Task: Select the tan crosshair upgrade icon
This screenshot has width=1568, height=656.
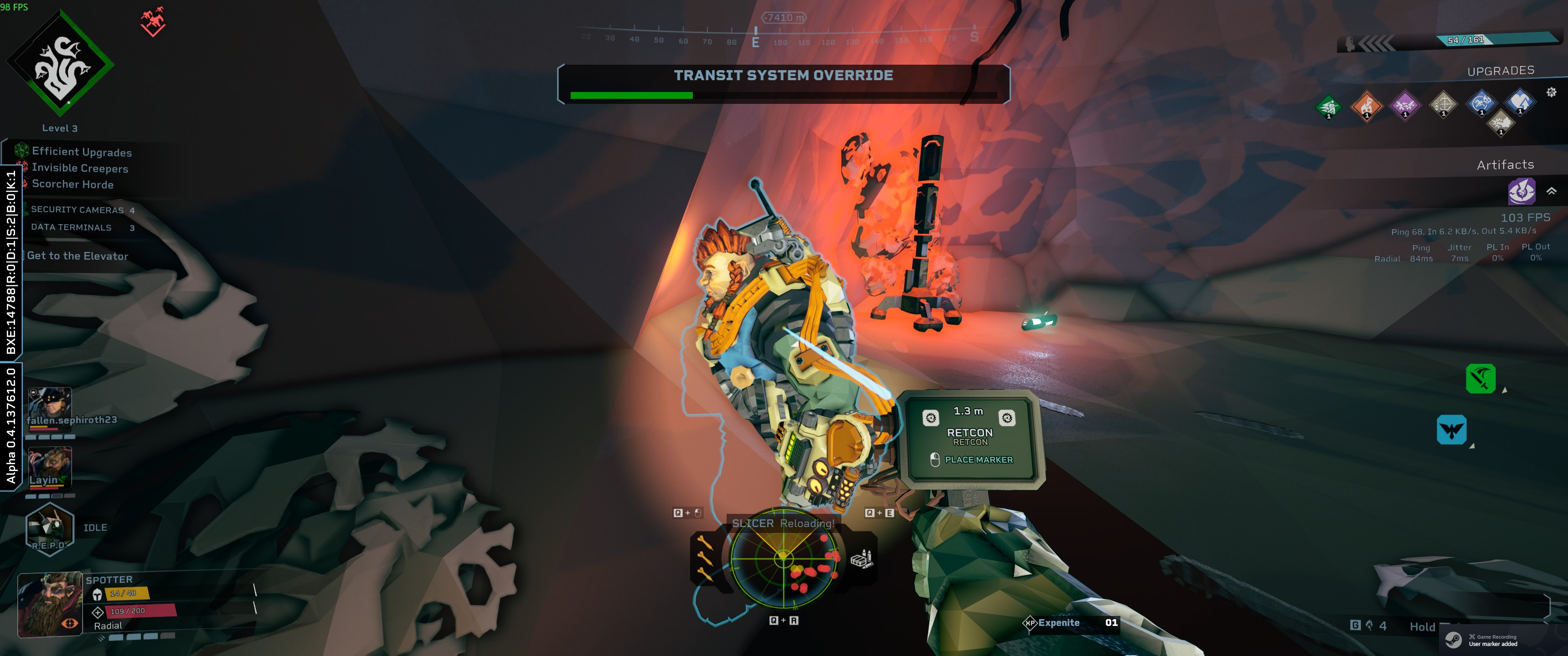Action: click(x=1443, y=104)
